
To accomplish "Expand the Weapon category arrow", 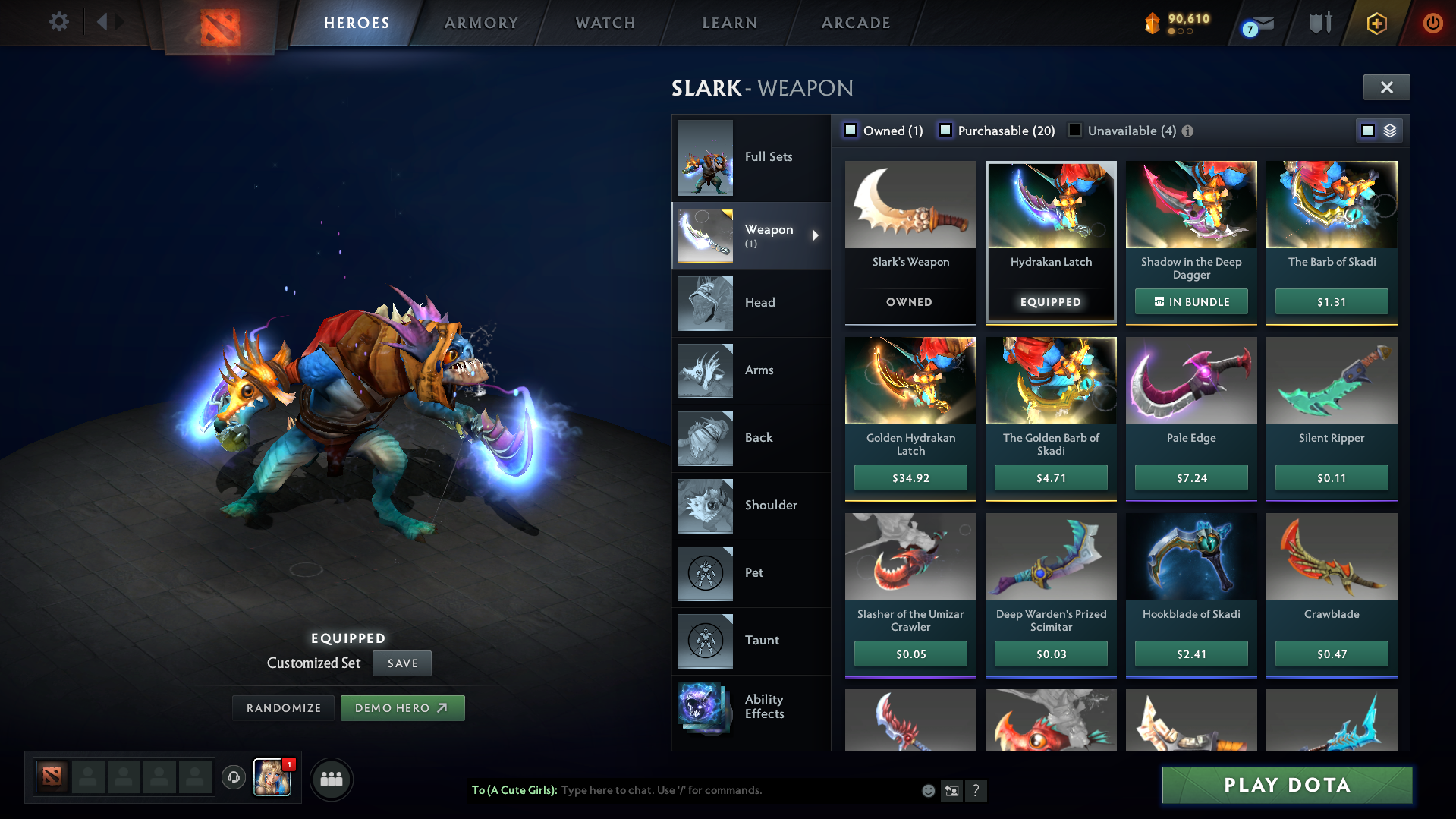I will [x=816, y=235].
